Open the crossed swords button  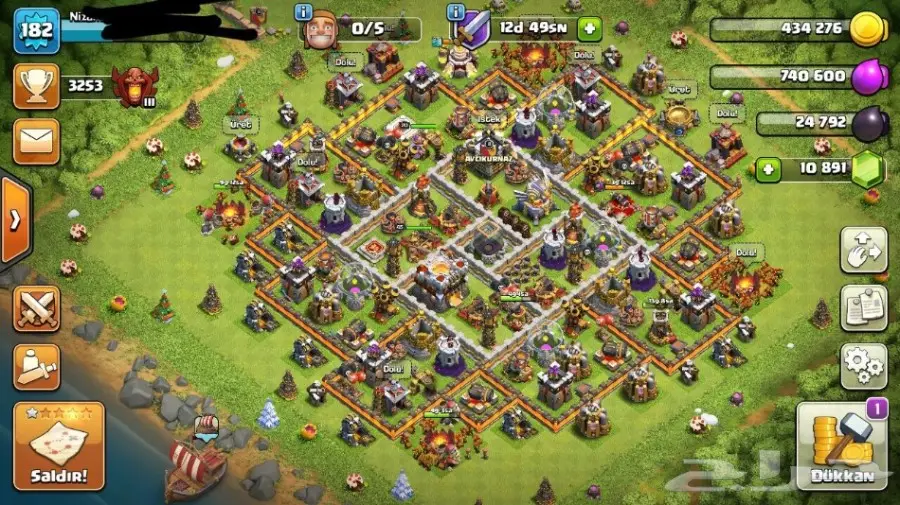(36, 309)
